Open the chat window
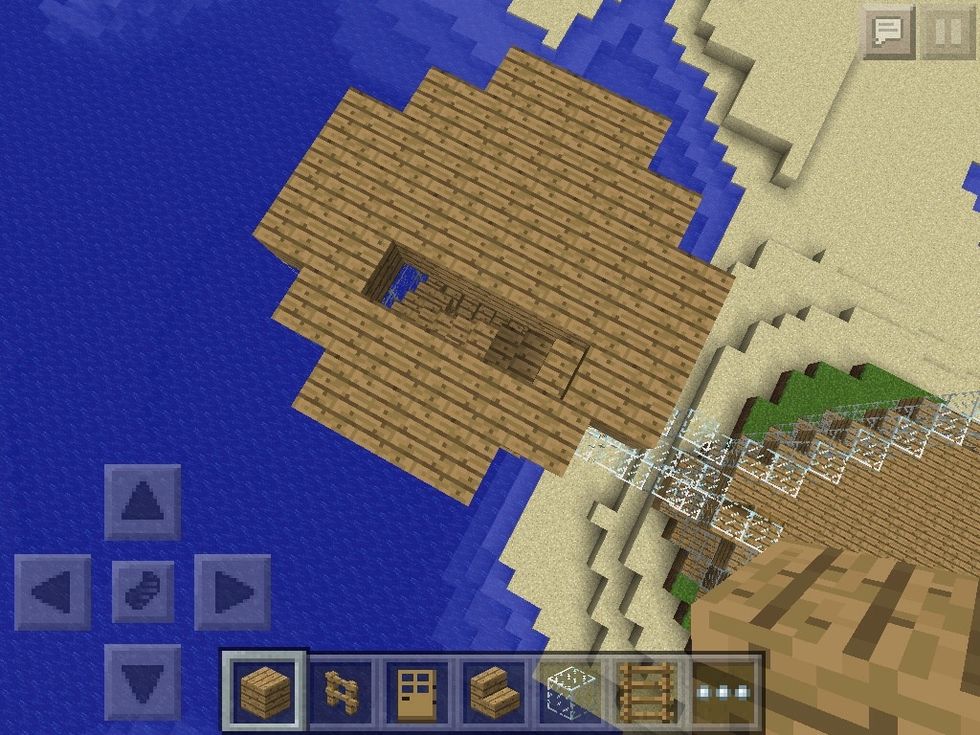The width and height of the screenshot is (980, 735). 888,33
